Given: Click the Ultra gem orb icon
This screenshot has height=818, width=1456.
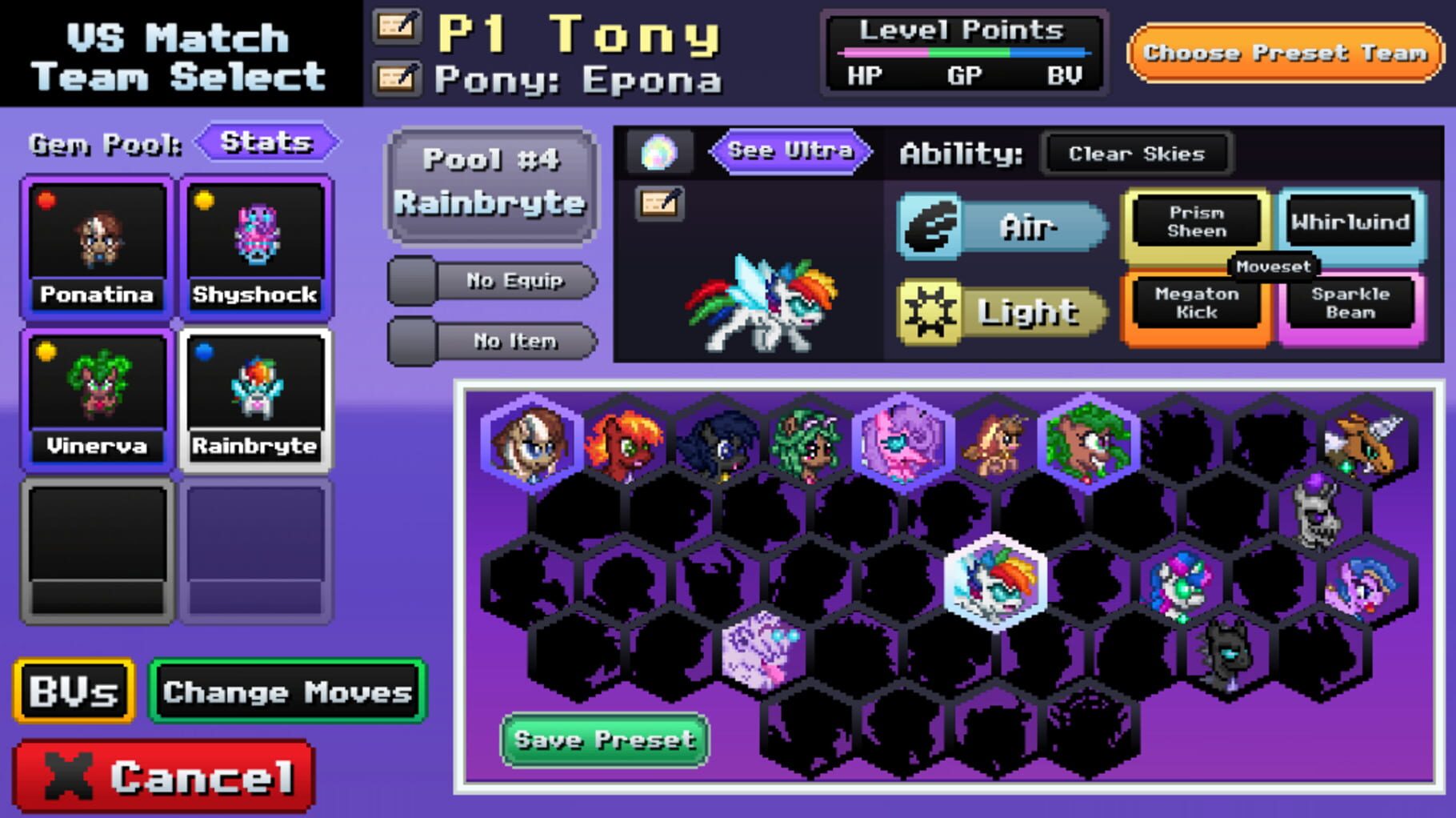Looking at the screenshot, I should point(658,150).
